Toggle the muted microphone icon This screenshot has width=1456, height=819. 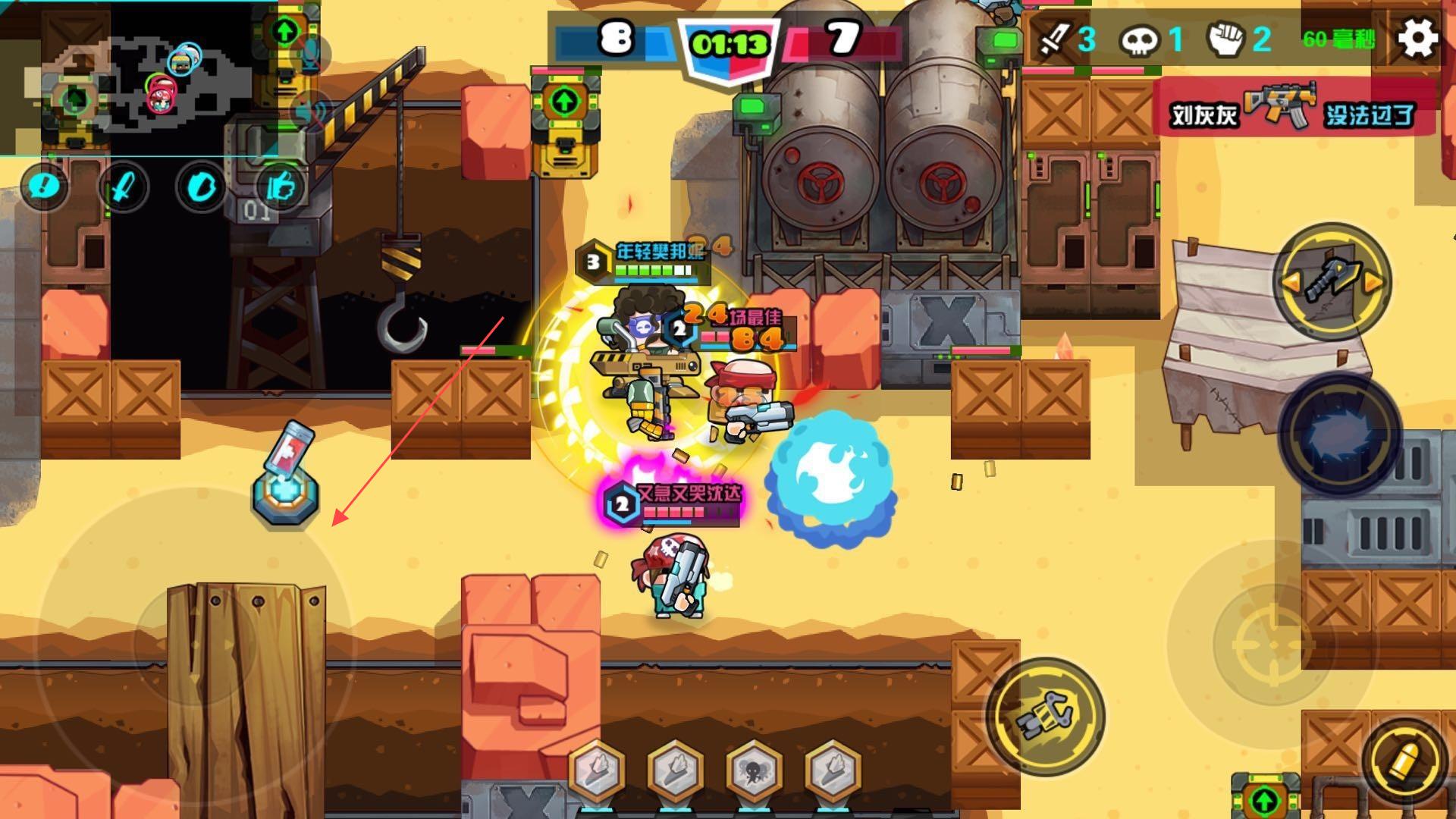(311, 52)
